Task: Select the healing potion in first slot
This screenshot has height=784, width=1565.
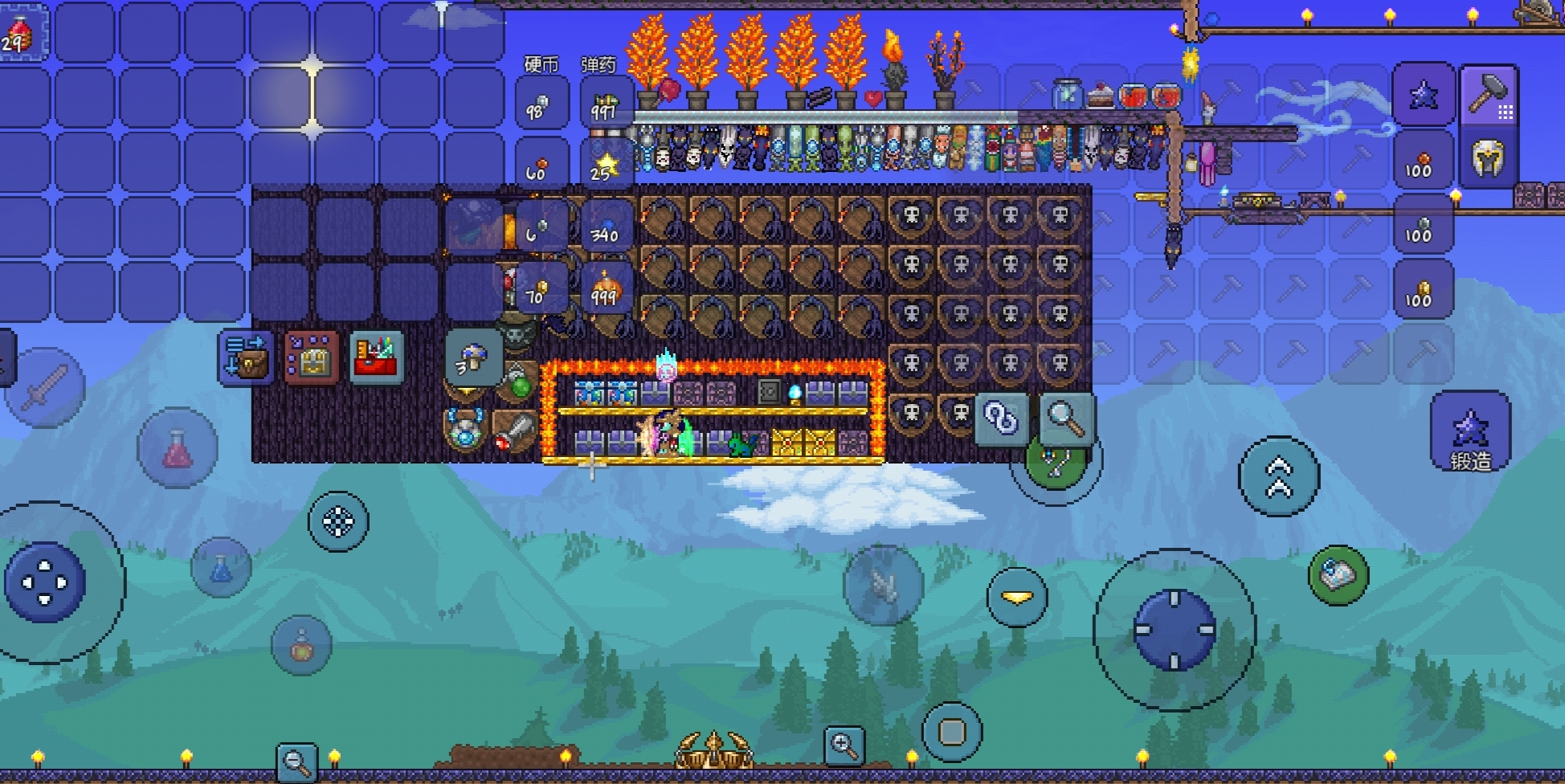Action: (x=19, y=32)
